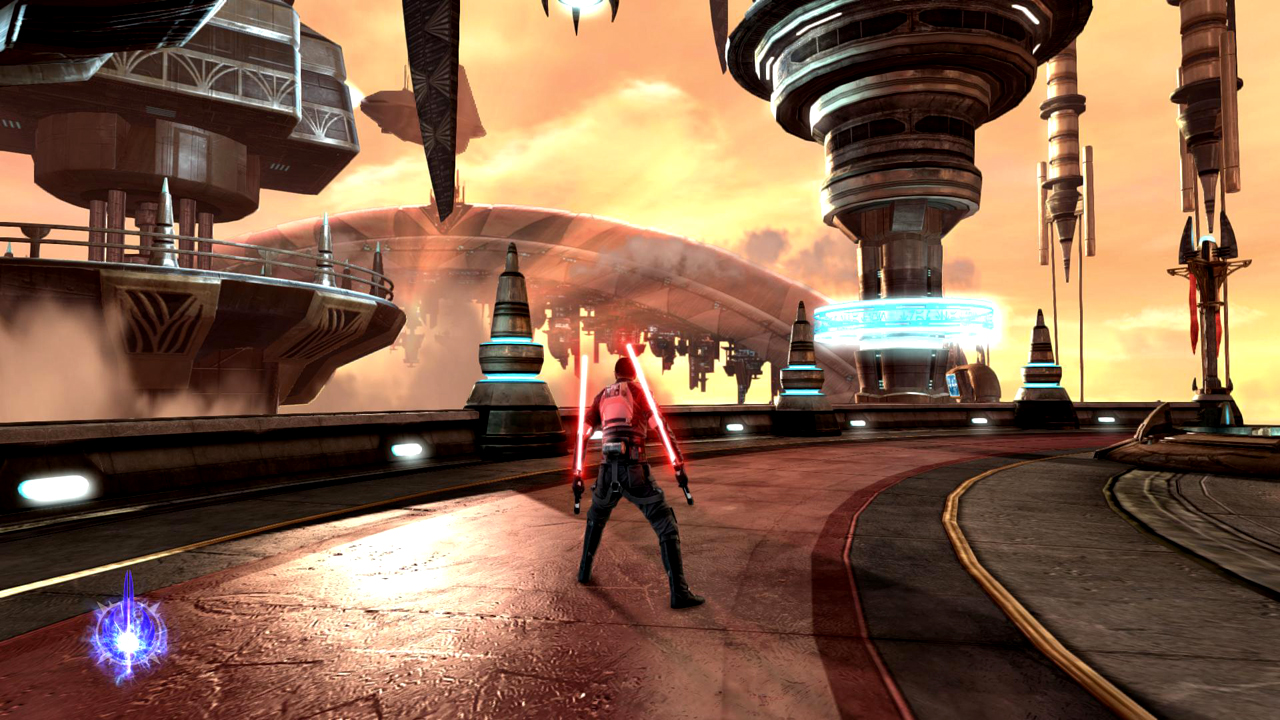Activate the glowing blue Force Fury emblem

[129, 634]
